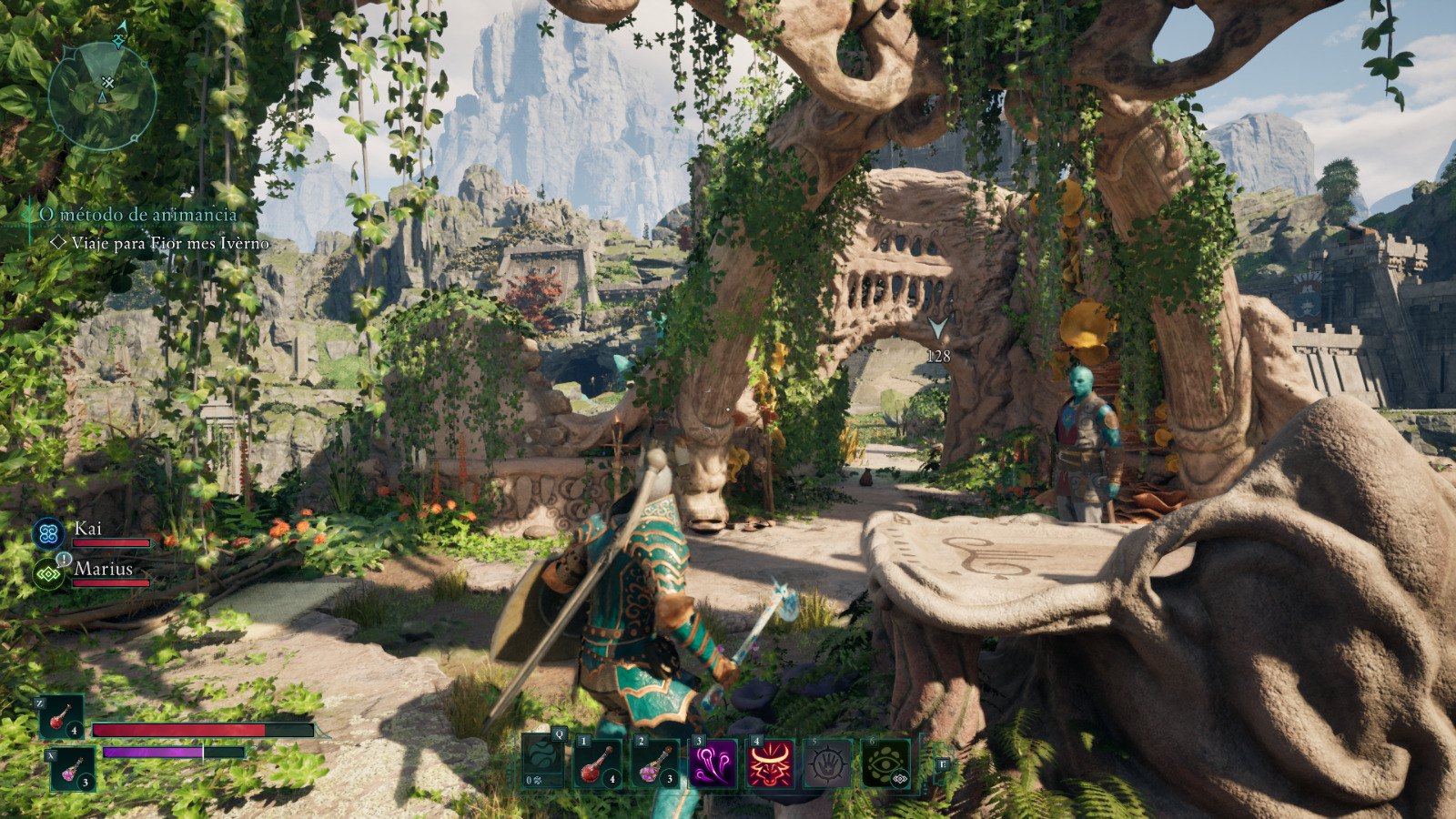Screen dimensions: 1456x819
Task: Open the circular minimap
Action: tap(102, 96)
